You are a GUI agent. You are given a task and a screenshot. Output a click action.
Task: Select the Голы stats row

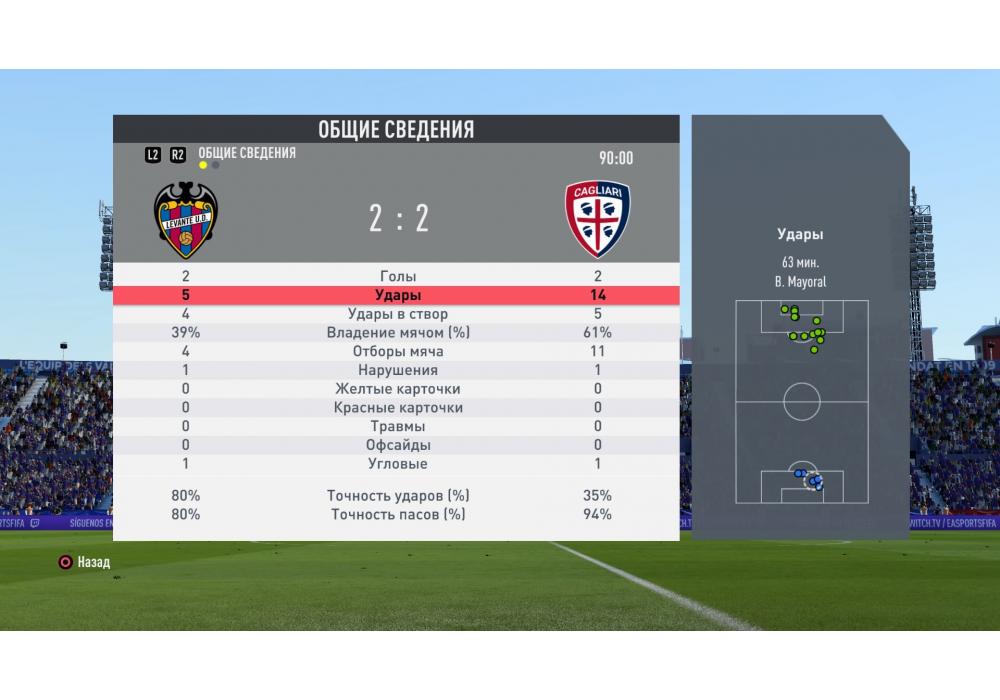point(398,276)
